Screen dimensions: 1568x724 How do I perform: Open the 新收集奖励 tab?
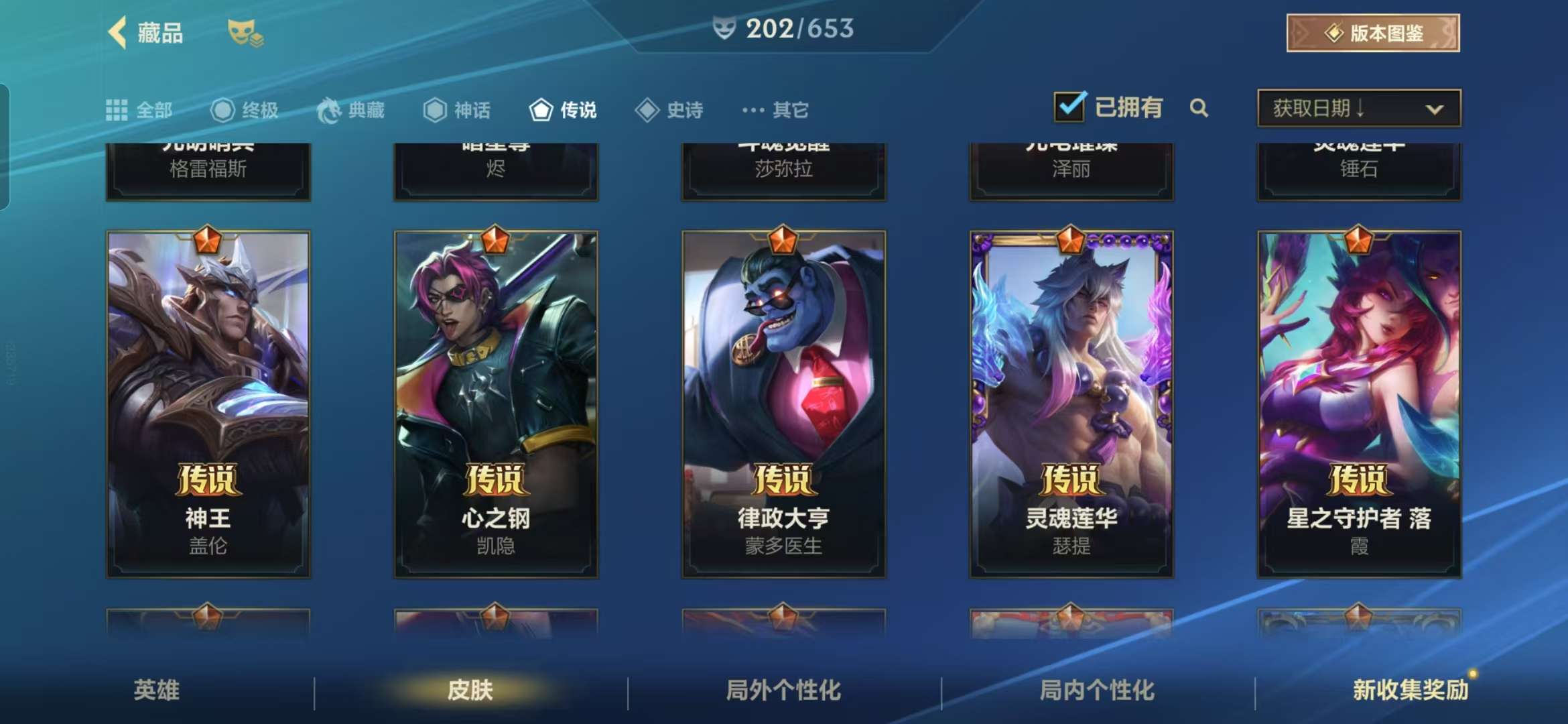(x=1411, y=690)
